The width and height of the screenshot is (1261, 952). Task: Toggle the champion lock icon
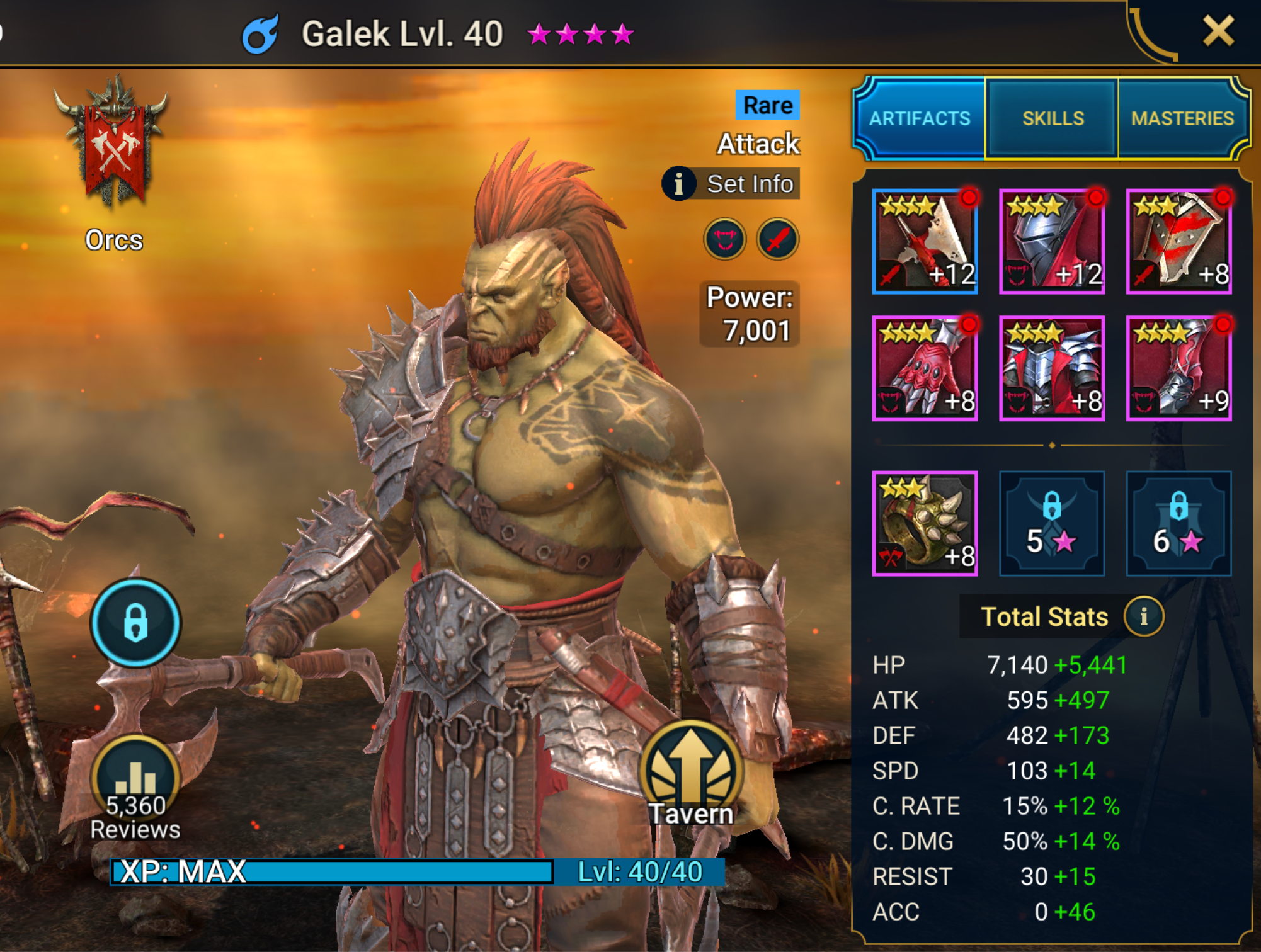[x=135, y=622]
